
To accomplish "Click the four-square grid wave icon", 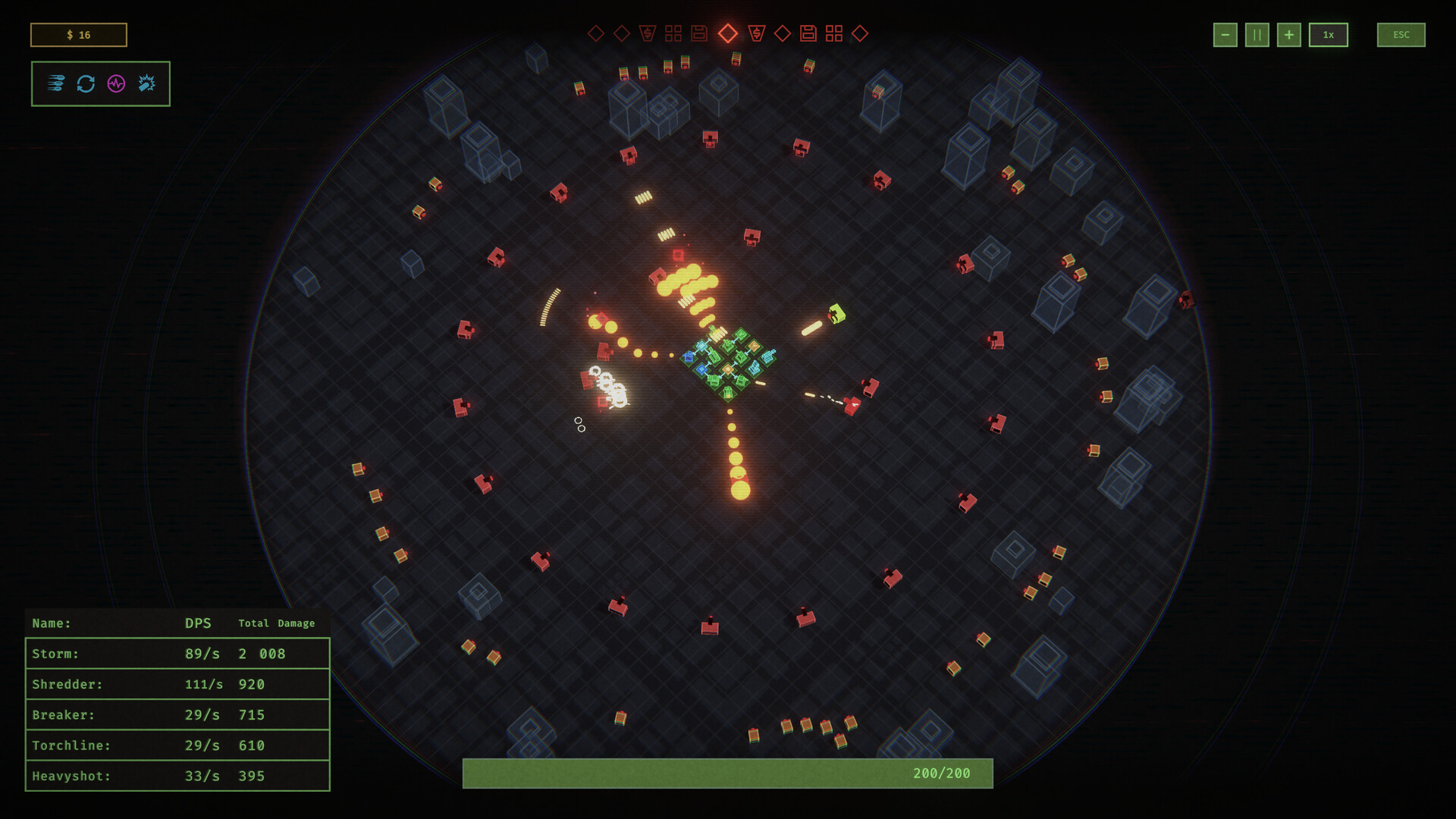I will pyautogui.click(x=673, y=33).
